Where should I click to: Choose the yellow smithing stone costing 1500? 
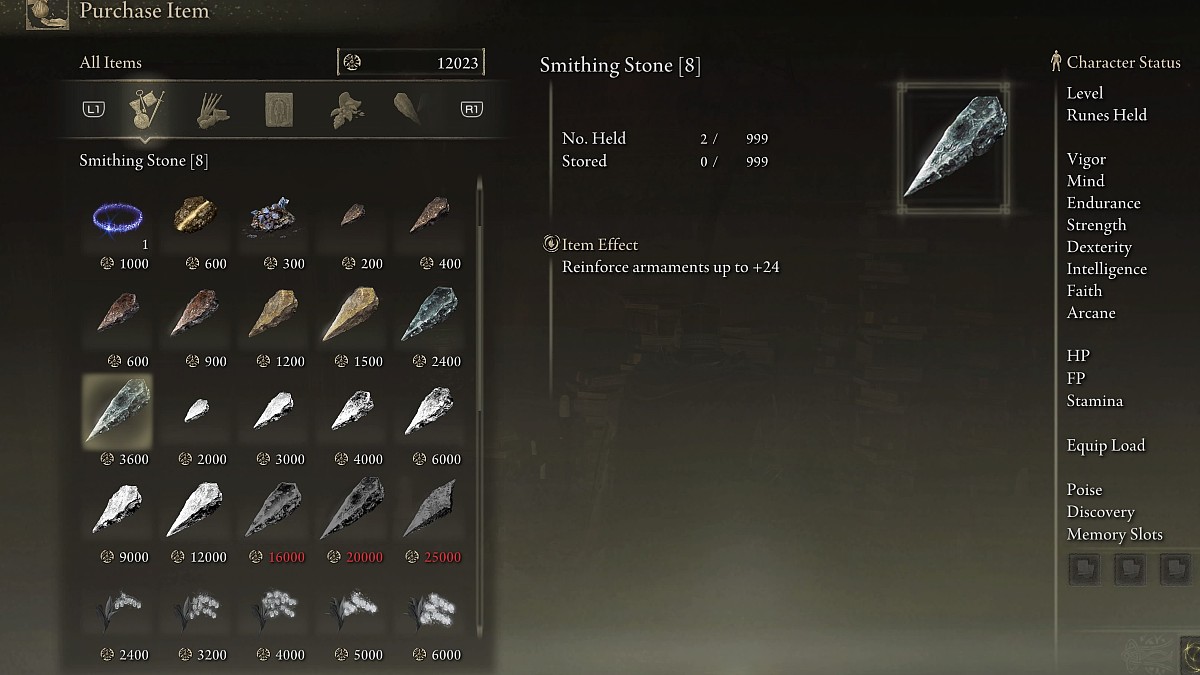point(350,314)
